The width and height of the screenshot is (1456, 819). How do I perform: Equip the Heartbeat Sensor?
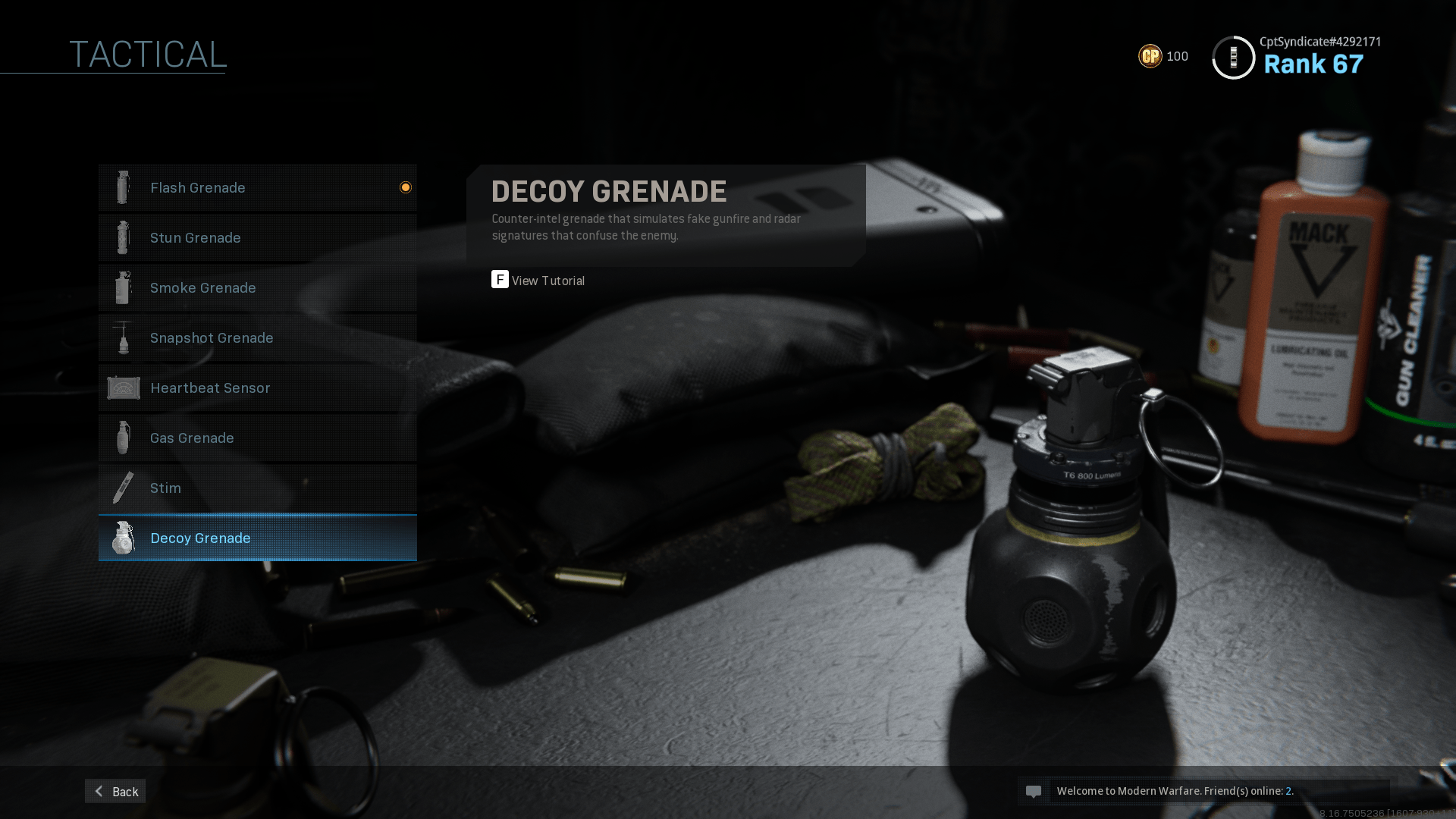[257, 388]
